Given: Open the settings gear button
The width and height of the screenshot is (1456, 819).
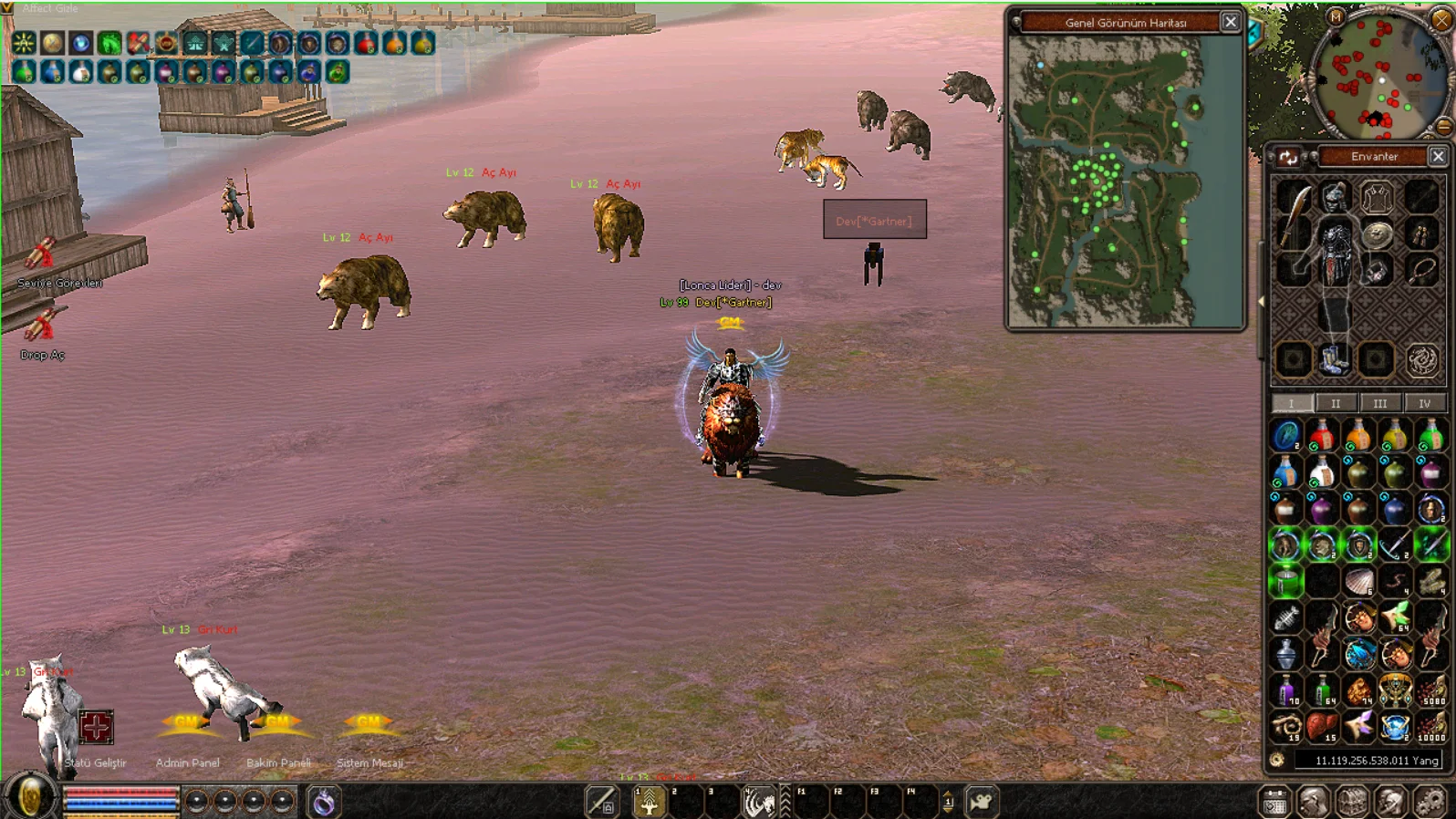Looking at the screenshot, I should point(1430,802).
